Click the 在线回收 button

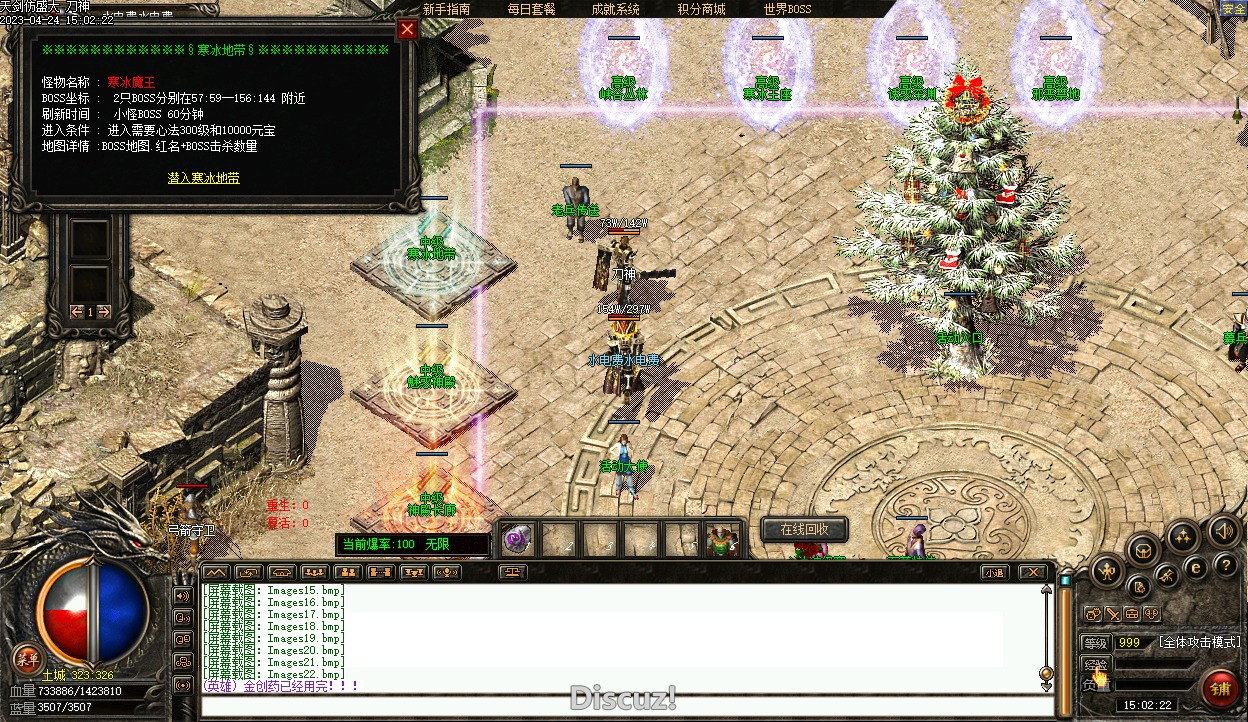(804, 529)
